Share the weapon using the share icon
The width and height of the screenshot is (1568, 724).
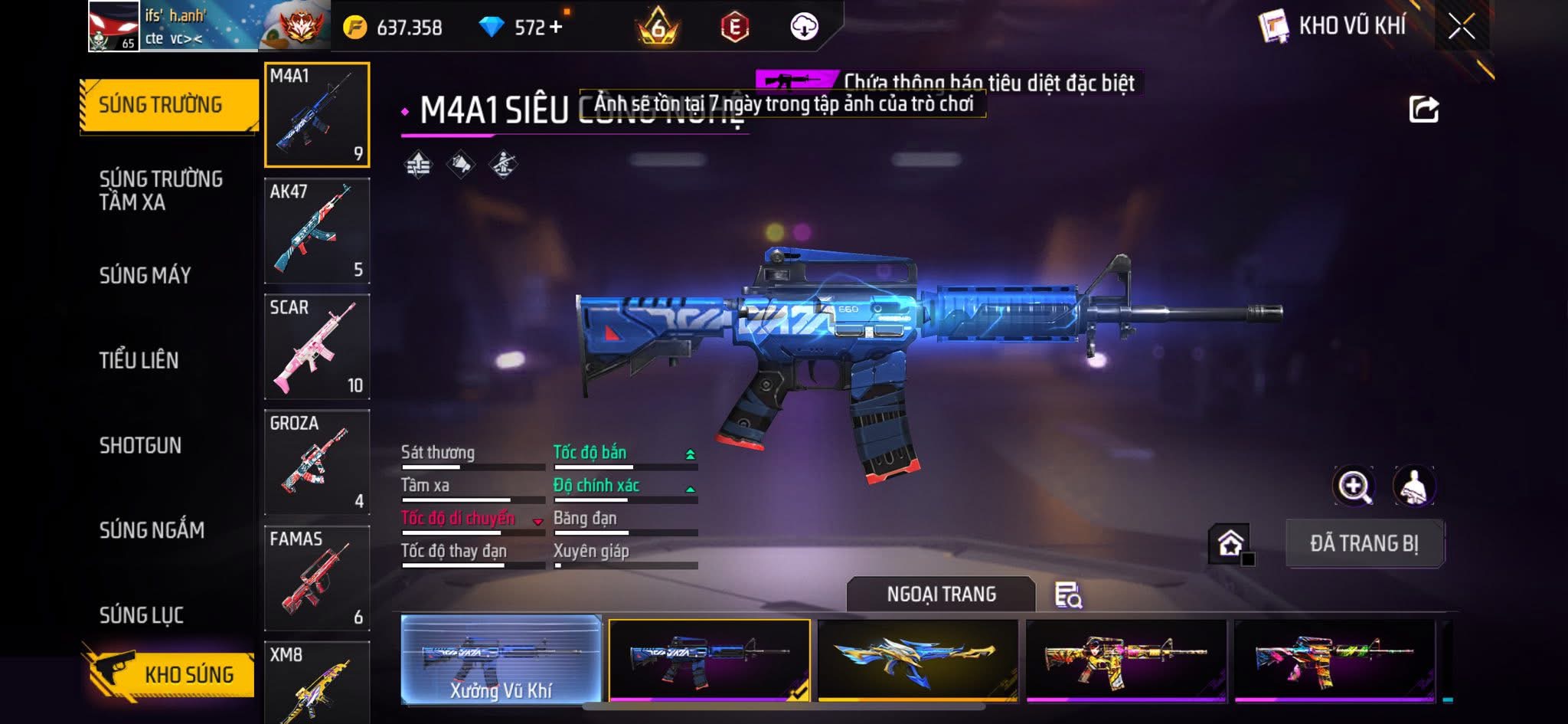(x=1423, y=110)
